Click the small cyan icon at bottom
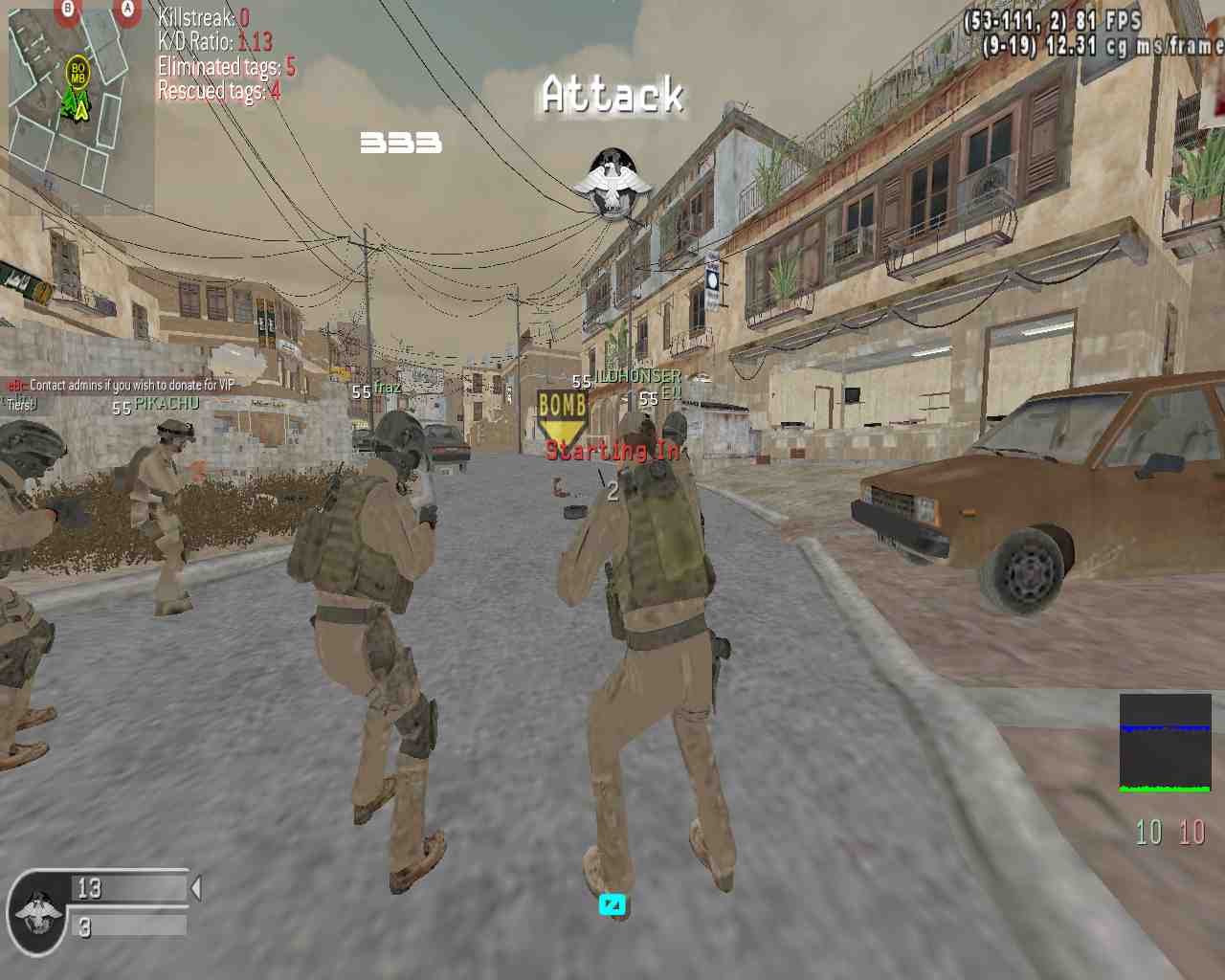Screen dimensions: 1225x980 pyautogui.click(x=612, y=903)
